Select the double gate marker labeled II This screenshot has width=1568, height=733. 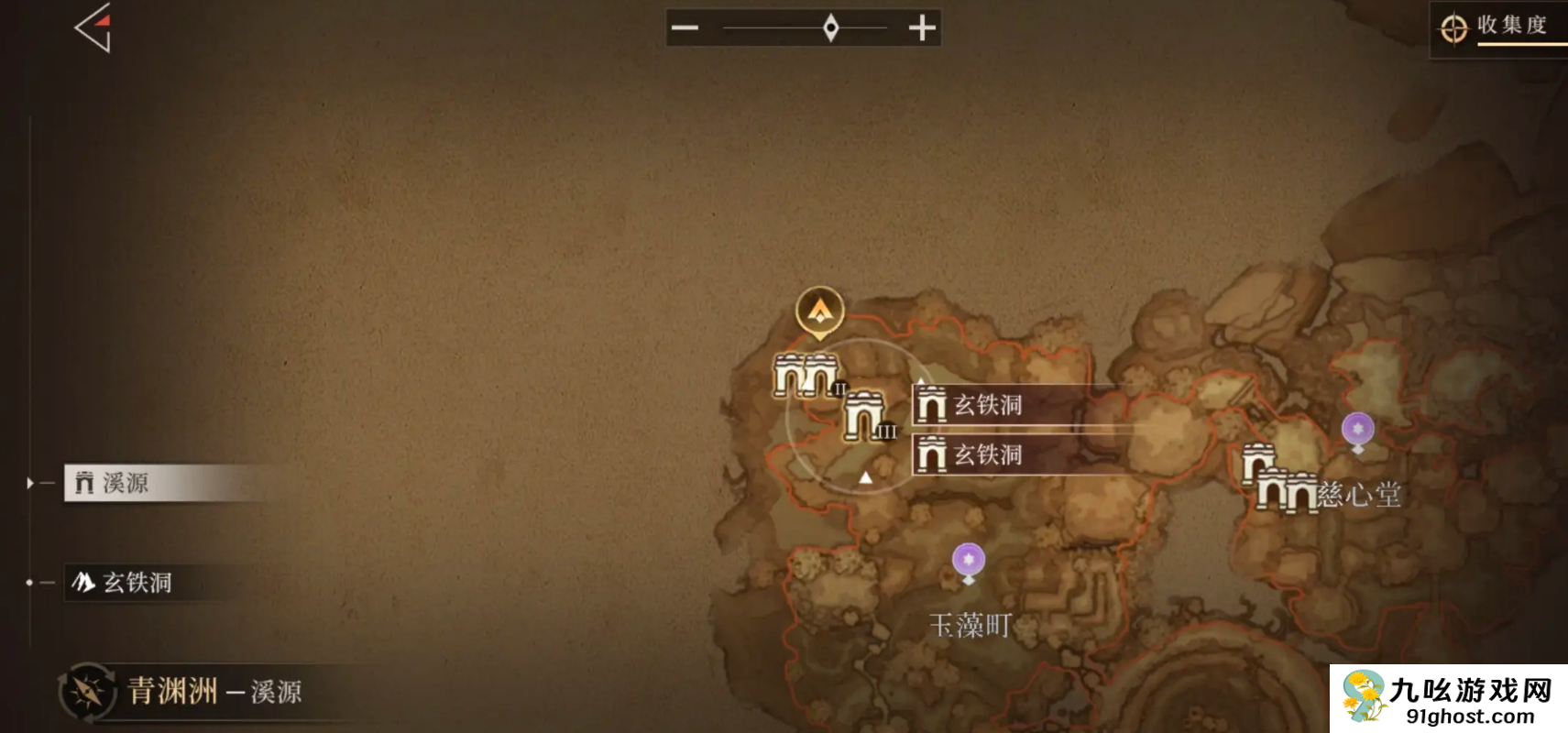click(x=806, y=376)
